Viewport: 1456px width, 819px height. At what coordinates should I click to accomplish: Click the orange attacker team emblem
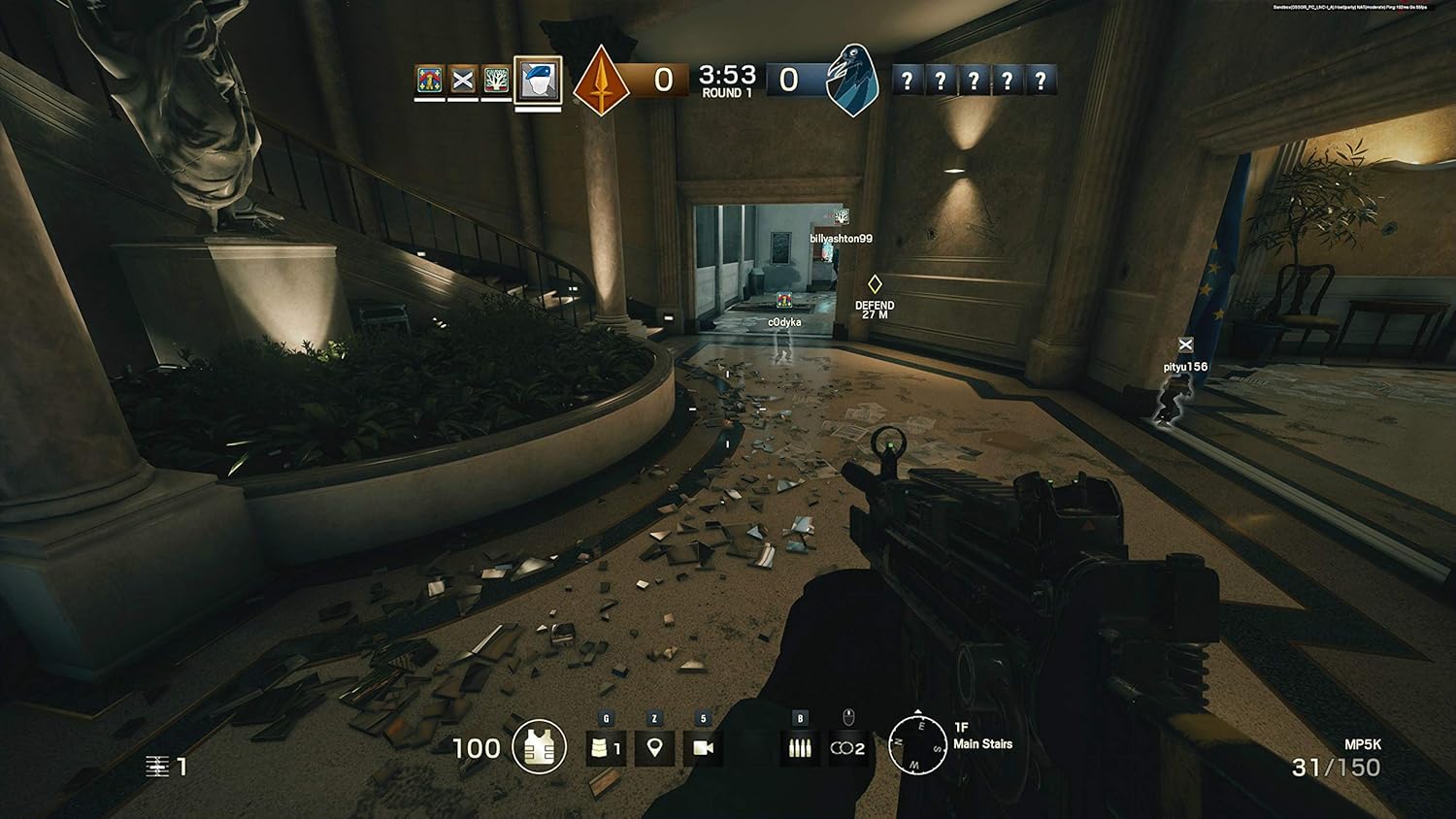602,80
